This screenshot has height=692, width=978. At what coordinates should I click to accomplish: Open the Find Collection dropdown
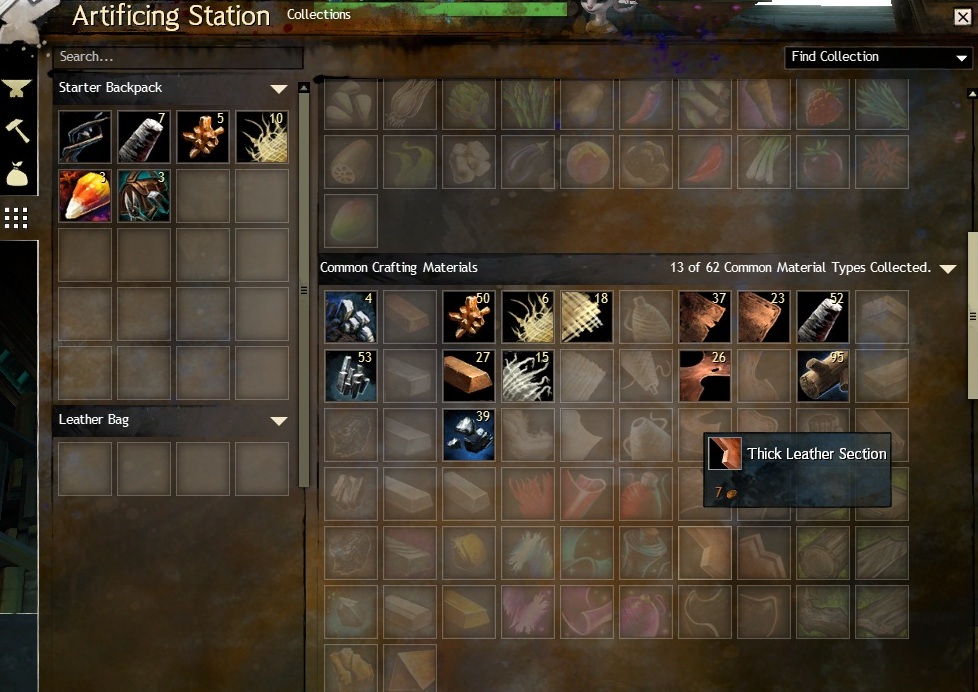878,57
